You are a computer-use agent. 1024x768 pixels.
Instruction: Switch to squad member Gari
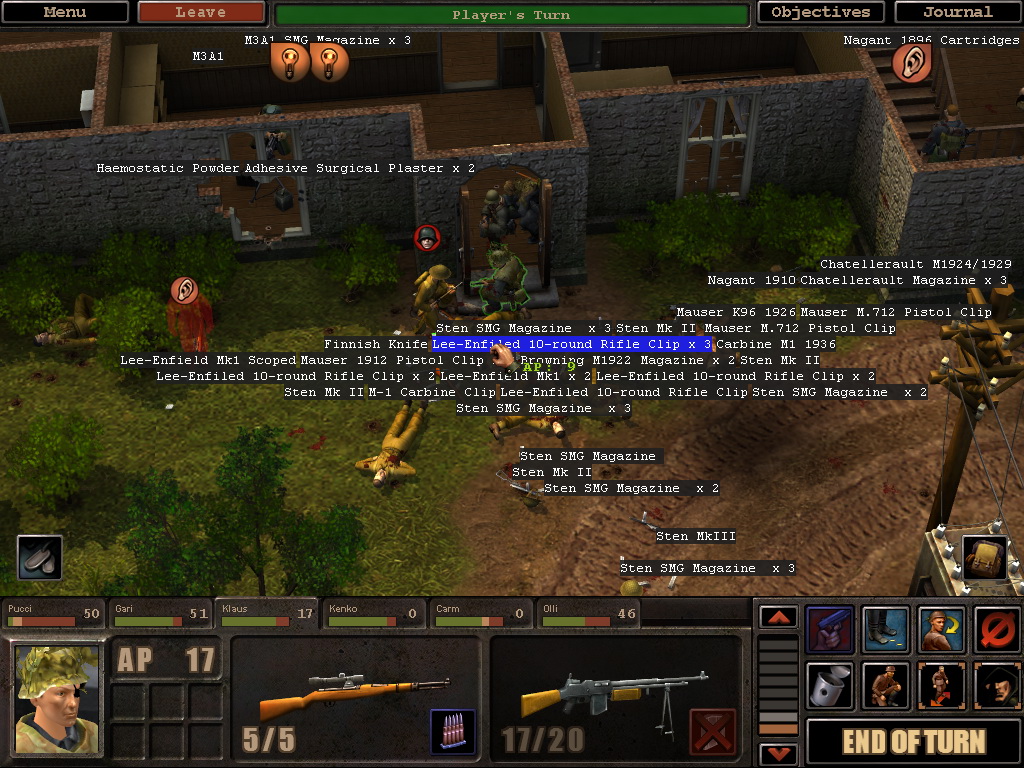[x=161, y=613]
